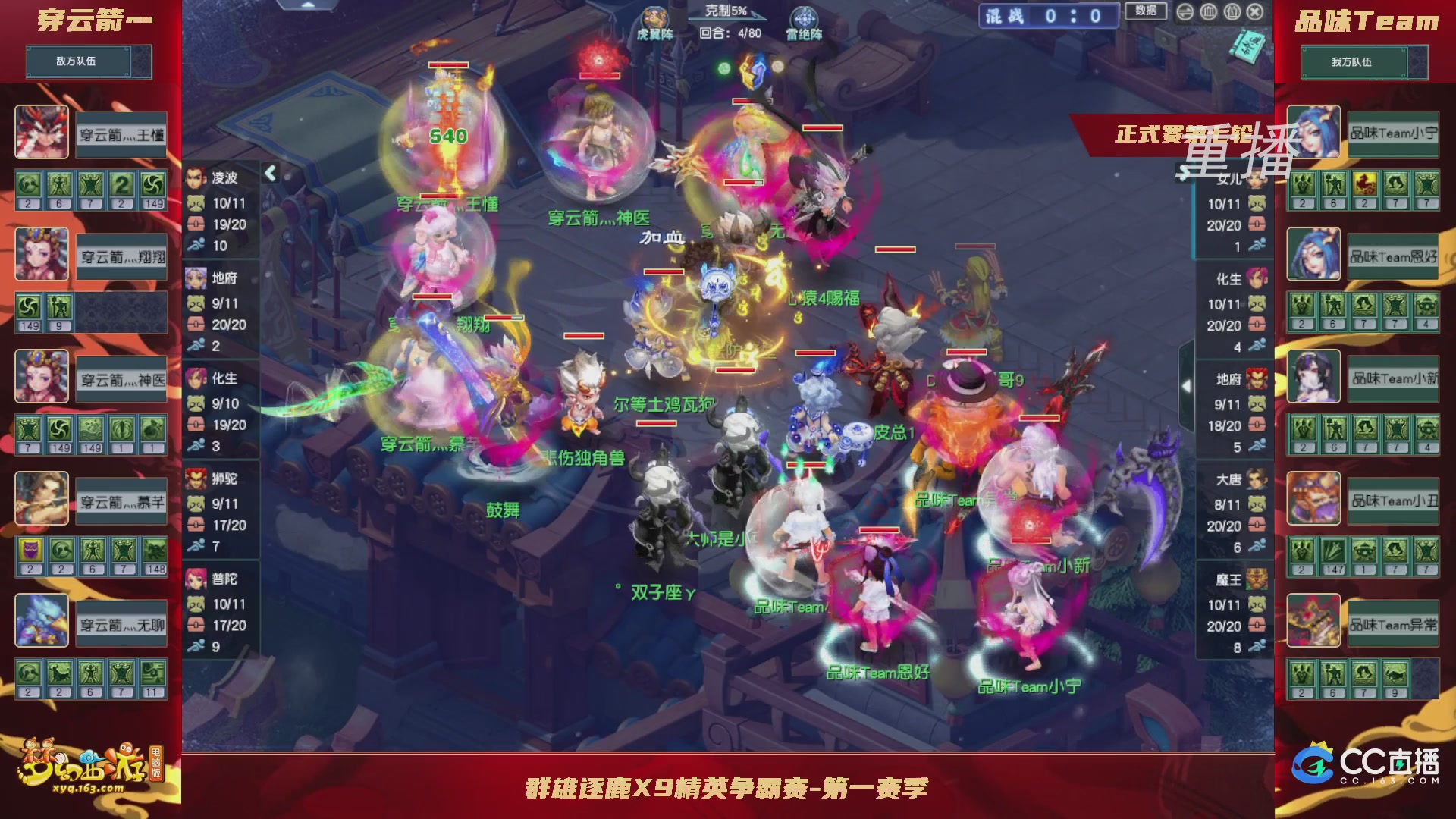Click the swap circular icon beside the 数据 button
Image resolution: width=1456 pixels, height=819 pixels.
pos(1185,13)
